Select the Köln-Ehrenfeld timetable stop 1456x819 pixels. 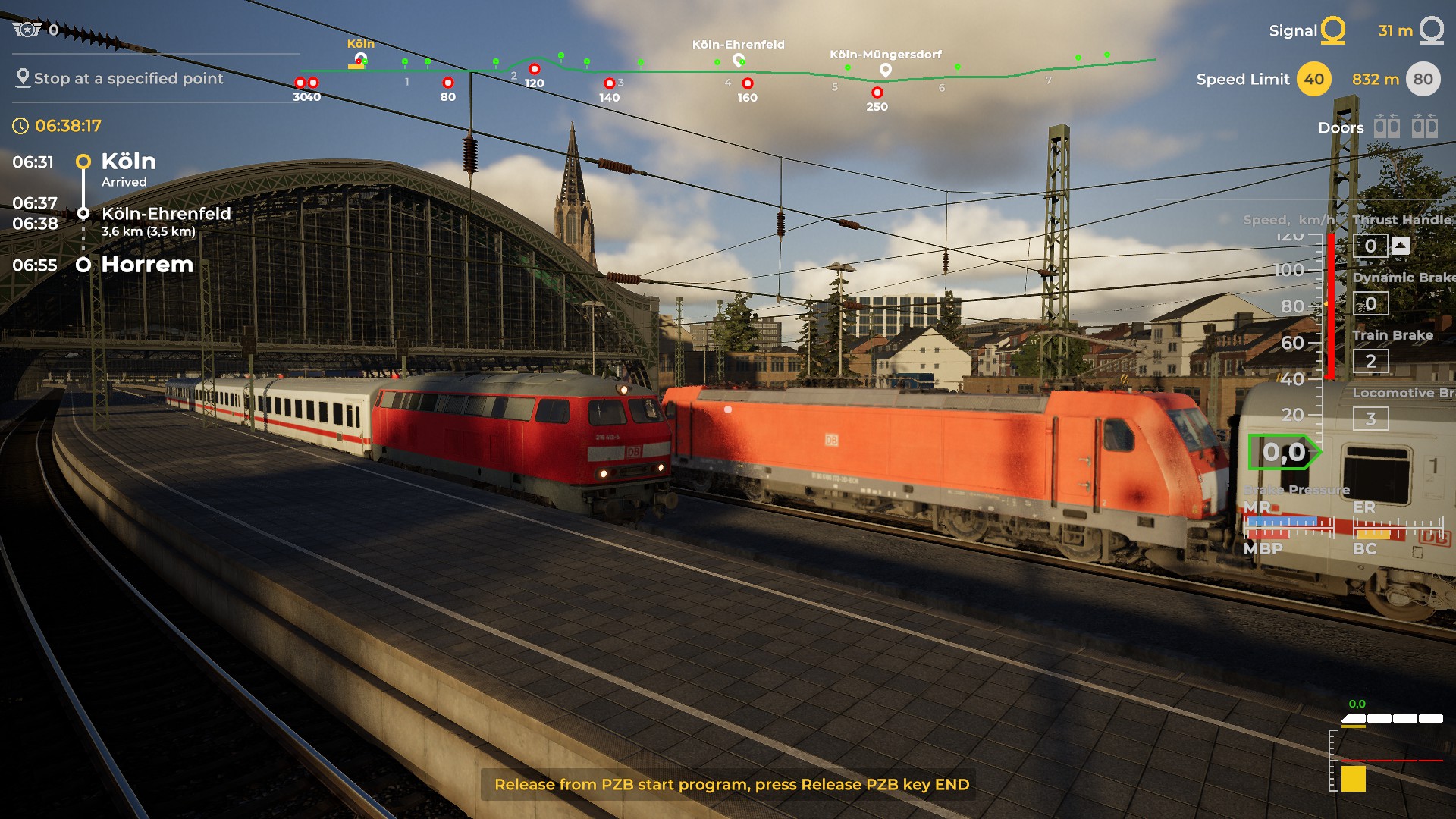(165, 214)
